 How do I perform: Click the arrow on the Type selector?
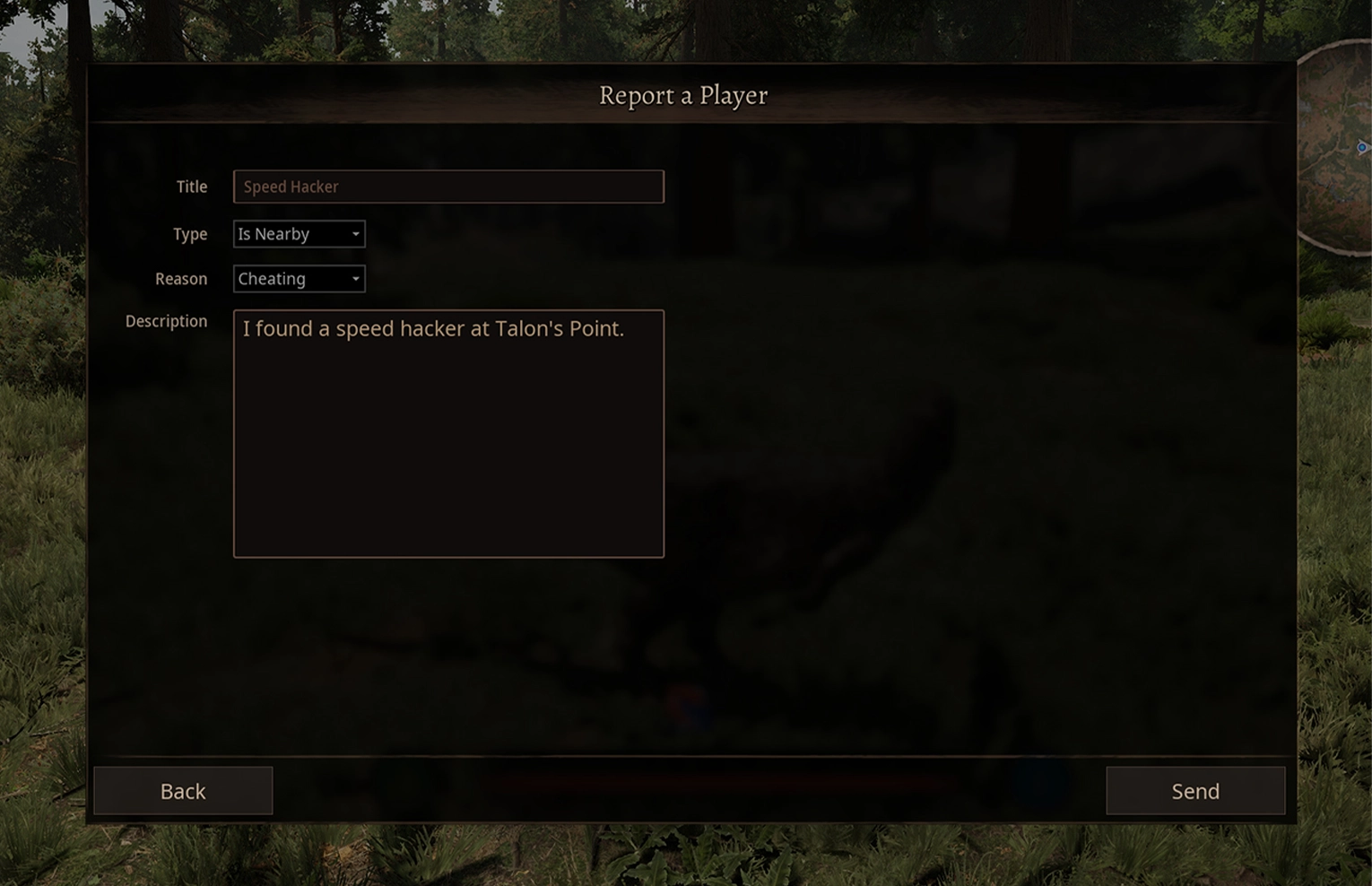pos(355,233)
